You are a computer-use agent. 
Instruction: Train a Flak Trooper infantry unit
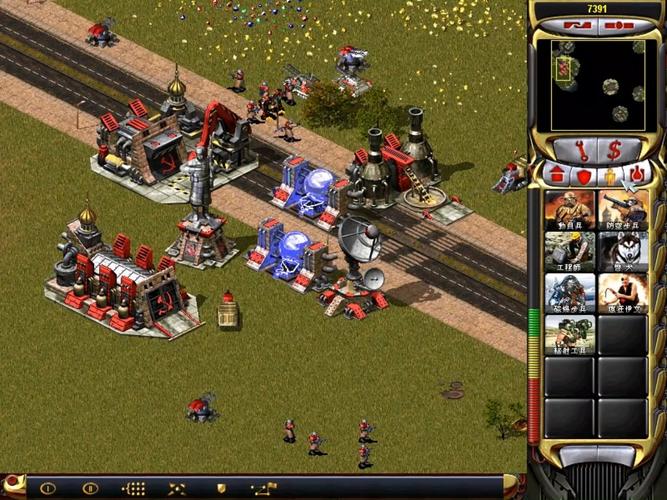622,210
